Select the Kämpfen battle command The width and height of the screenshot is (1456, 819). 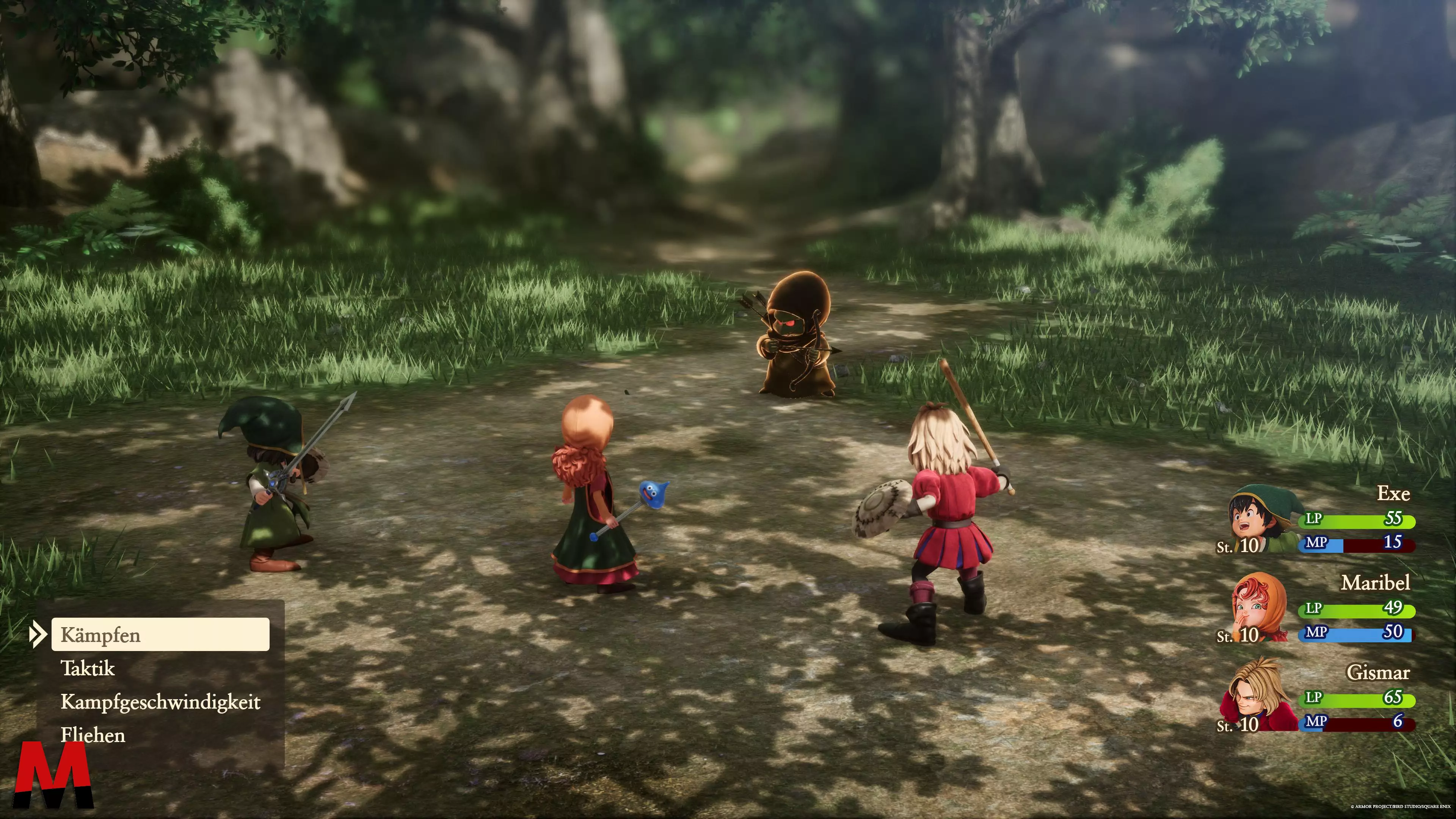(x=160, y=634)
